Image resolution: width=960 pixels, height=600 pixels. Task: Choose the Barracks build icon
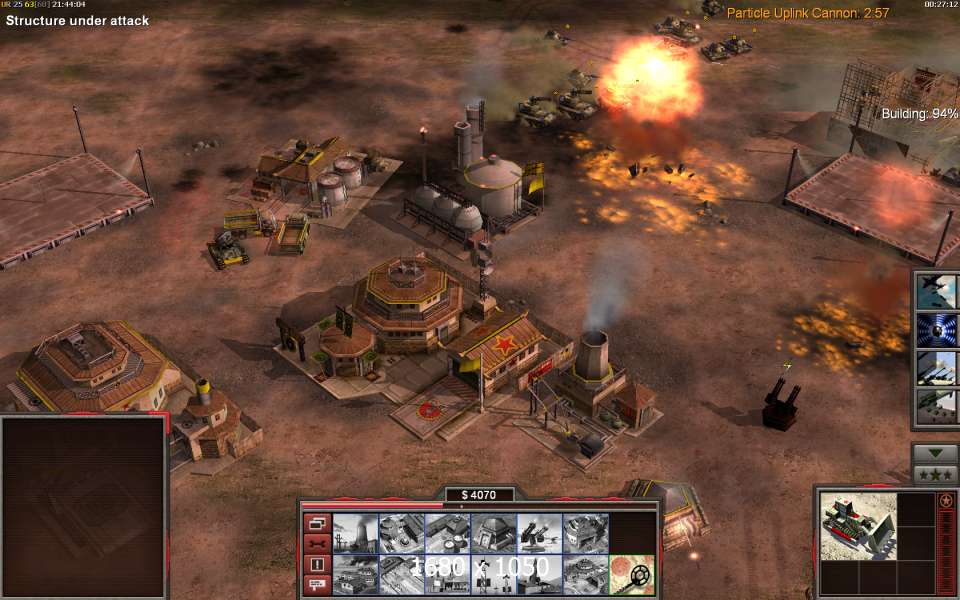click(401, 533)
